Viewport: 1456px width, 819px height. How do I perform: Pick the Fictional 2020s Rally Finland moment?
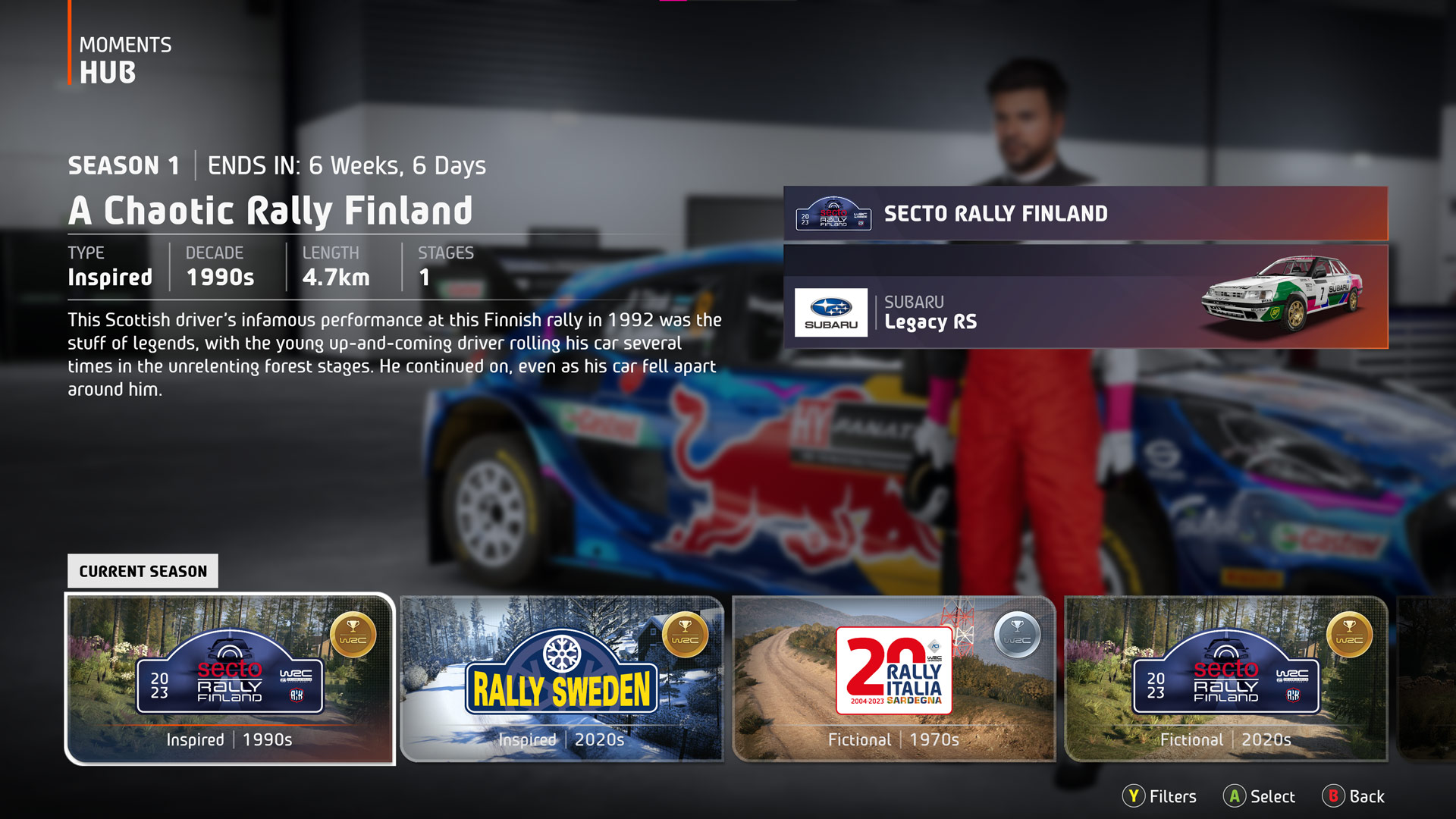[x=1226, y=678]
